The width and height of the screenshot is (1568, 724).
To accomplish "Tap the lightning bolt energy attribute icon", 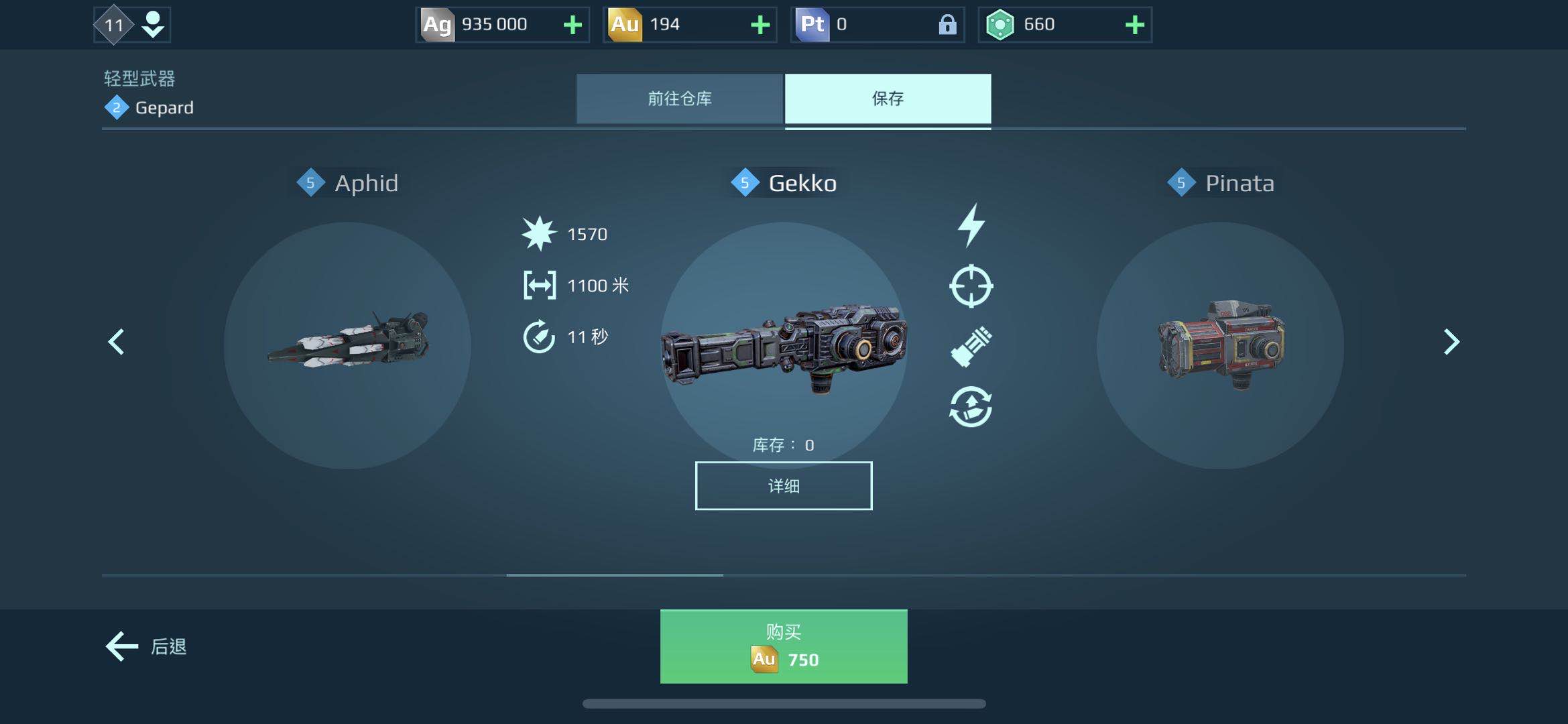I will coord(971,225).
